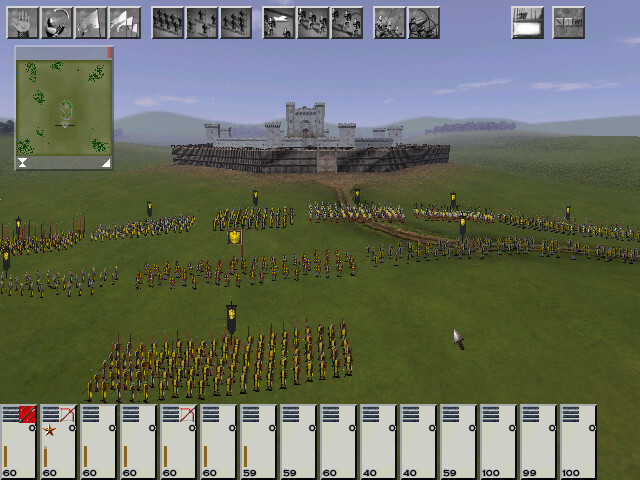Click the battlefield minimap
640x480 pixels.
pos(64,106)
